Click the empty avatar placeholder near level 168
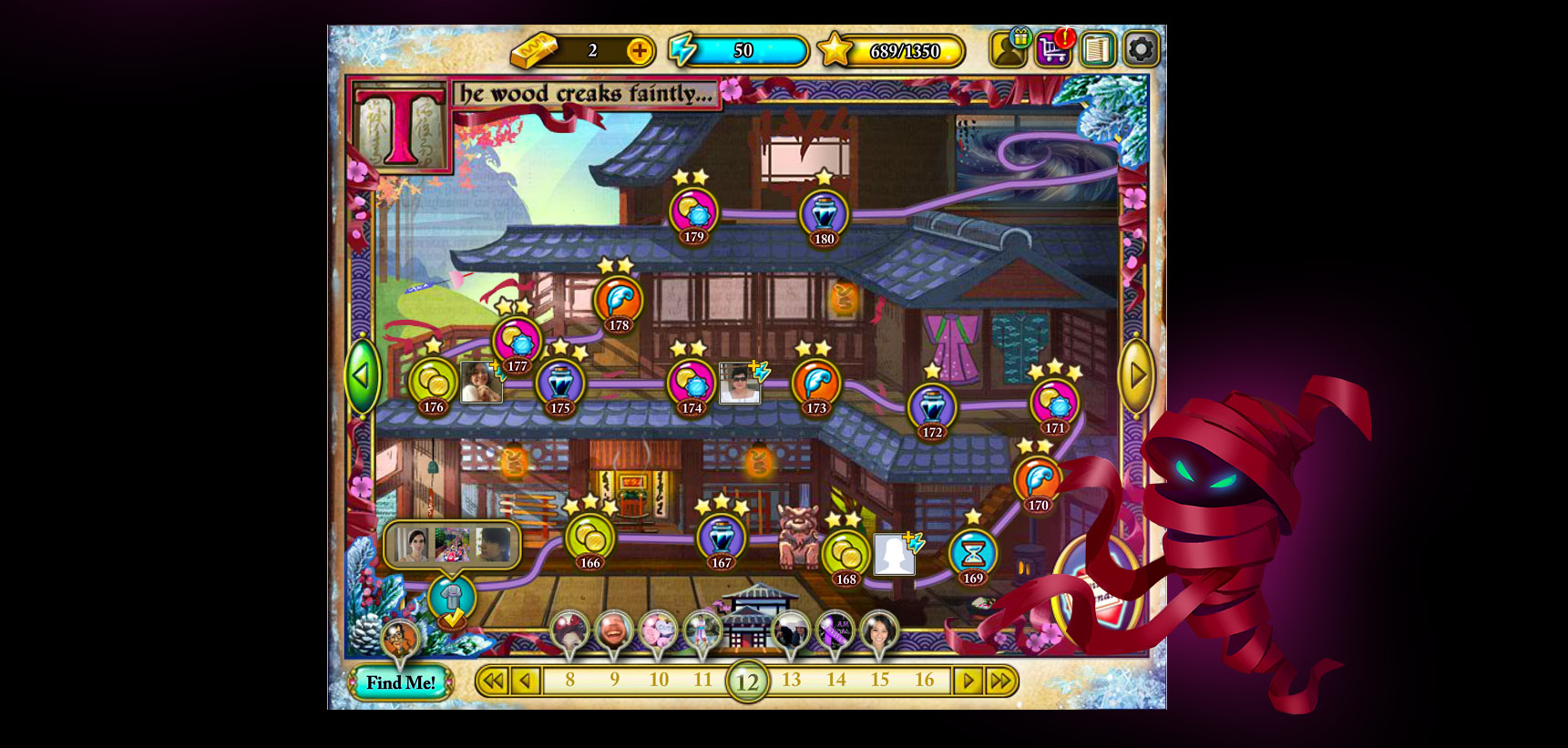This screenshot has height=748, width=1568. click(x=896, y=551)
